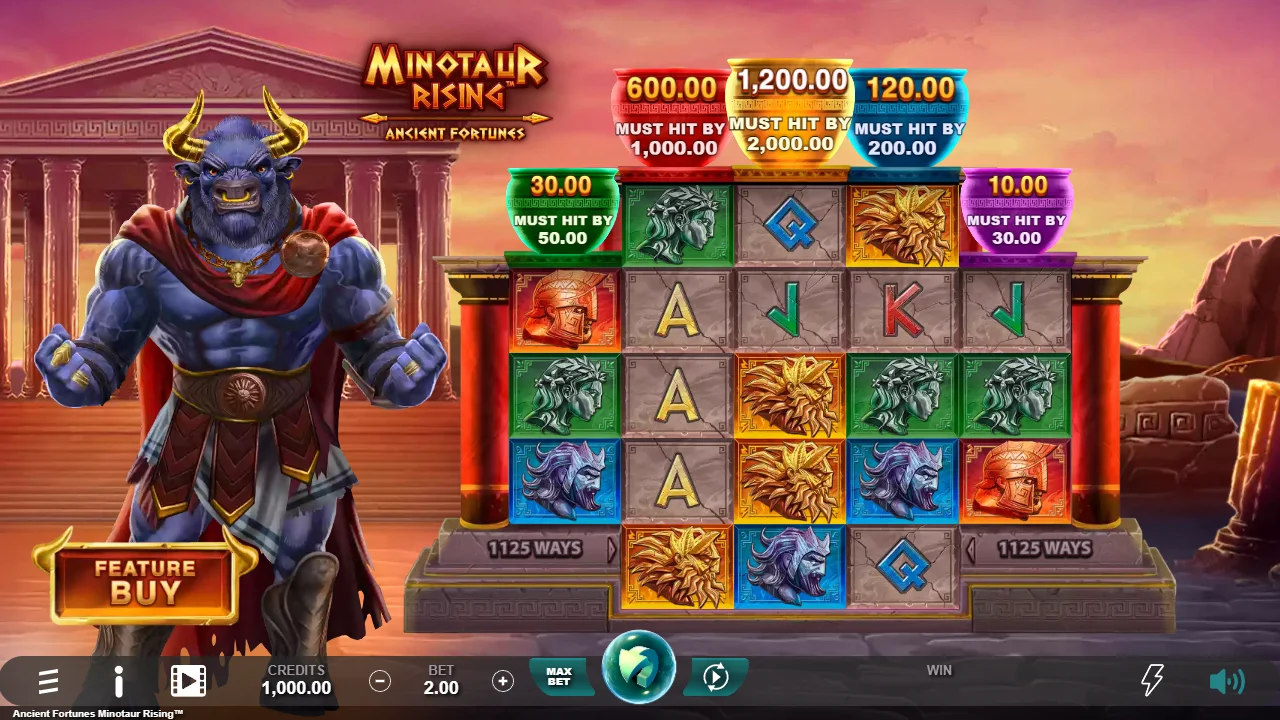The image size is (1280, 720).
Task: Click the green 30.00 jackpot pot
Action: (x=563, y=210)
